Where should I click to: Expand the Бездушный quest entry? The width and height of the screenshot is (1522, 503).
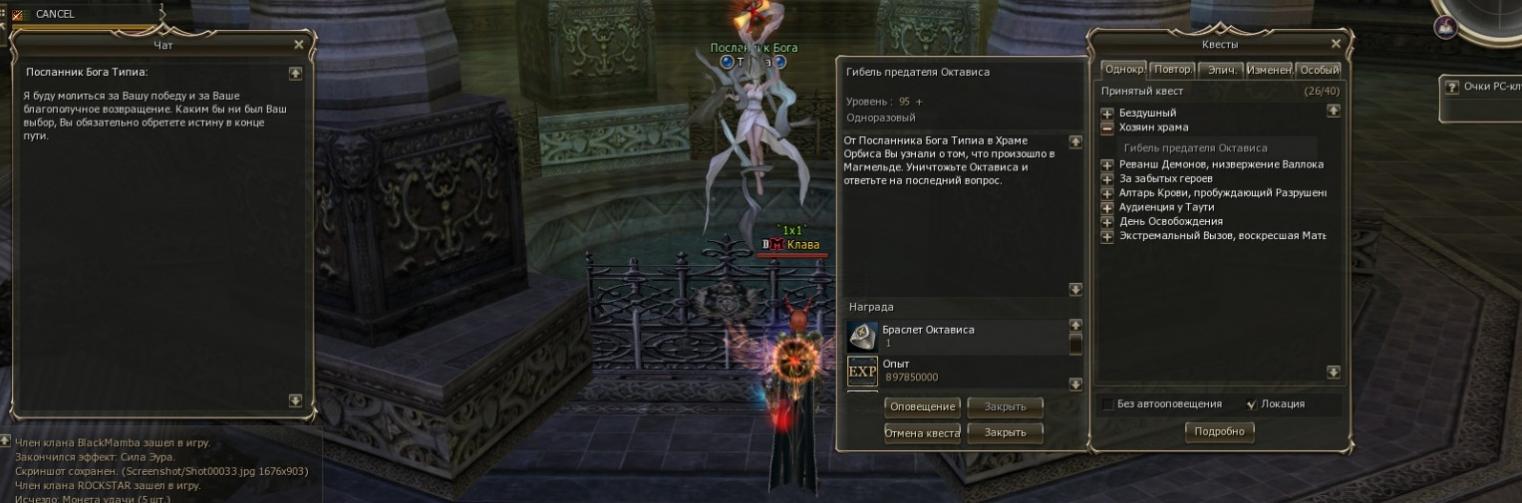1107,114
